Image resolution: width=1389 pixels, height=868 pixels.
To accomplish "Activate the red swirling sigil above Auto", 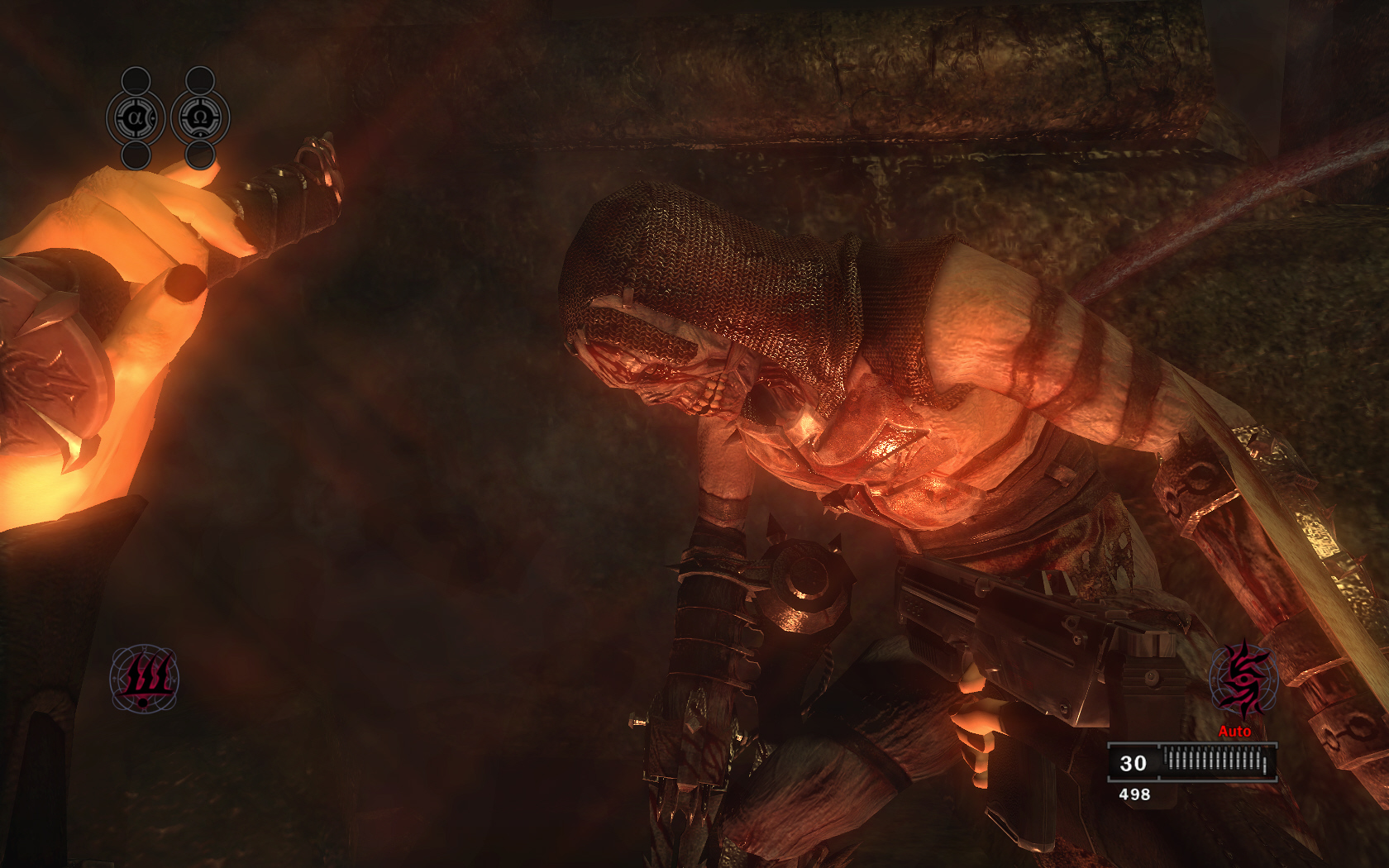I will tap(1243, 679).
